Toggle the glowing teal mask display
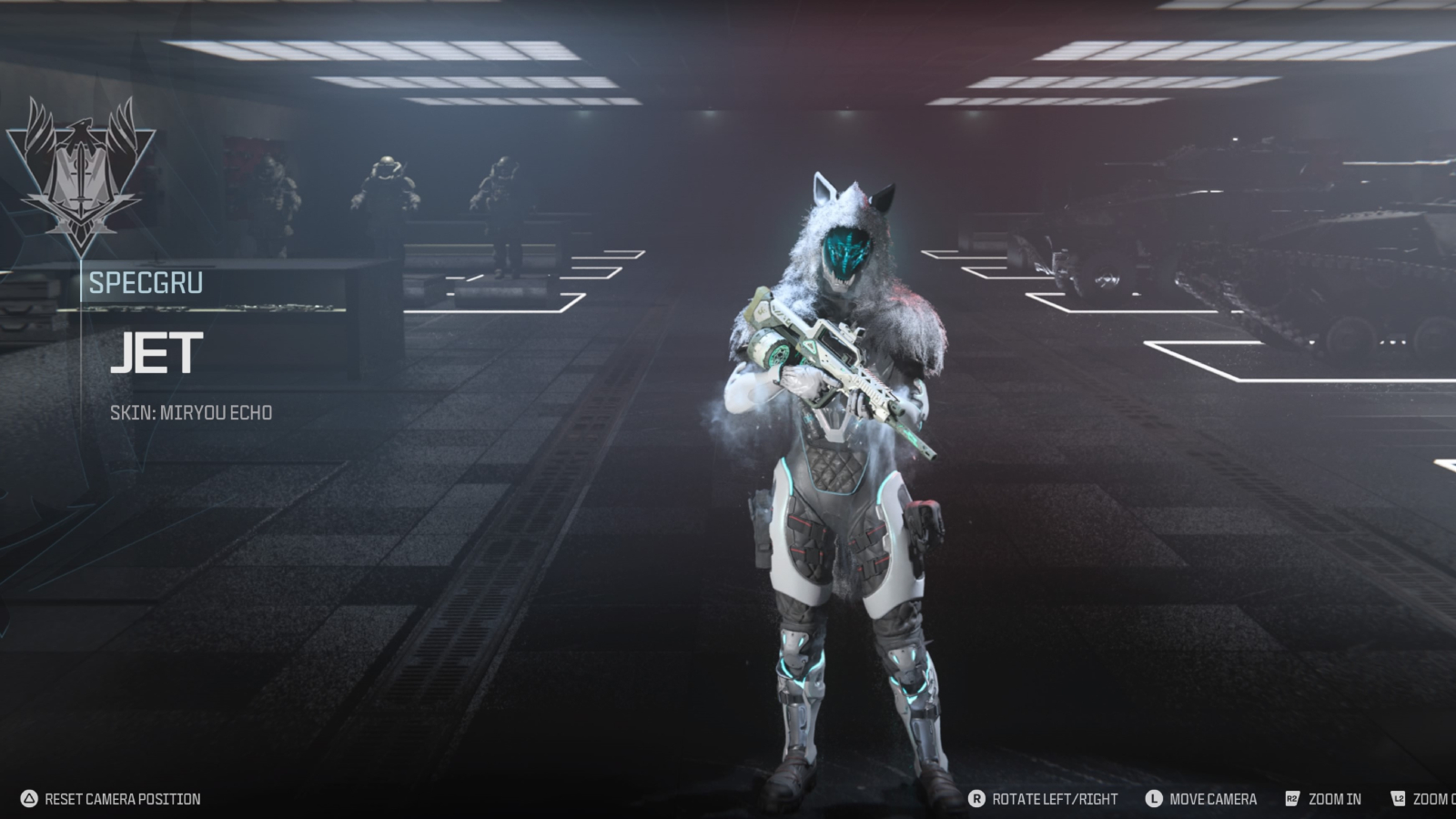 [x=846, y=250]
